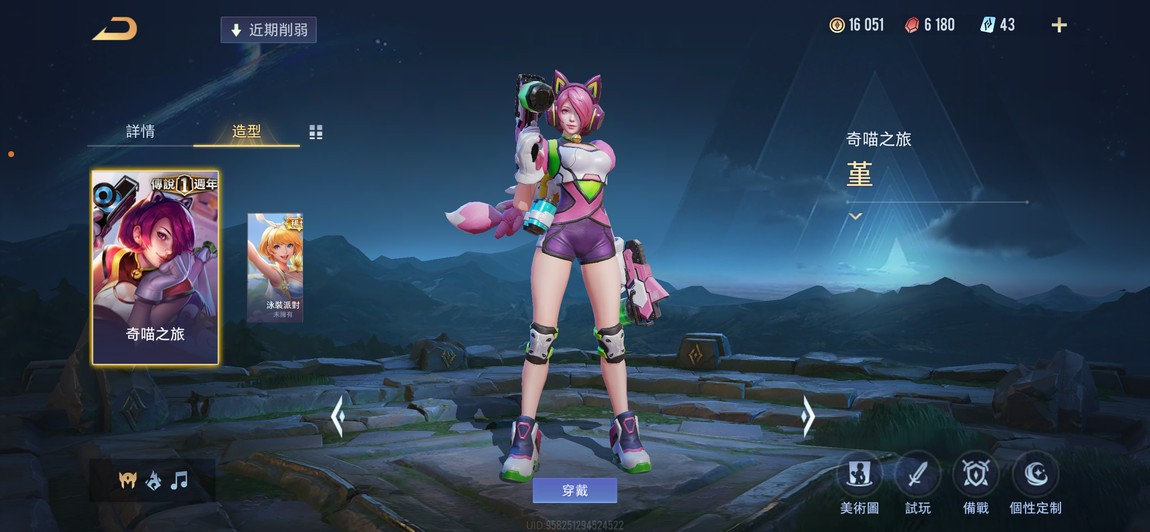This screenshot has height=532, width=1150.
Task: Open the 近期削弱 recent nerf notice
Action: (268, 30)
